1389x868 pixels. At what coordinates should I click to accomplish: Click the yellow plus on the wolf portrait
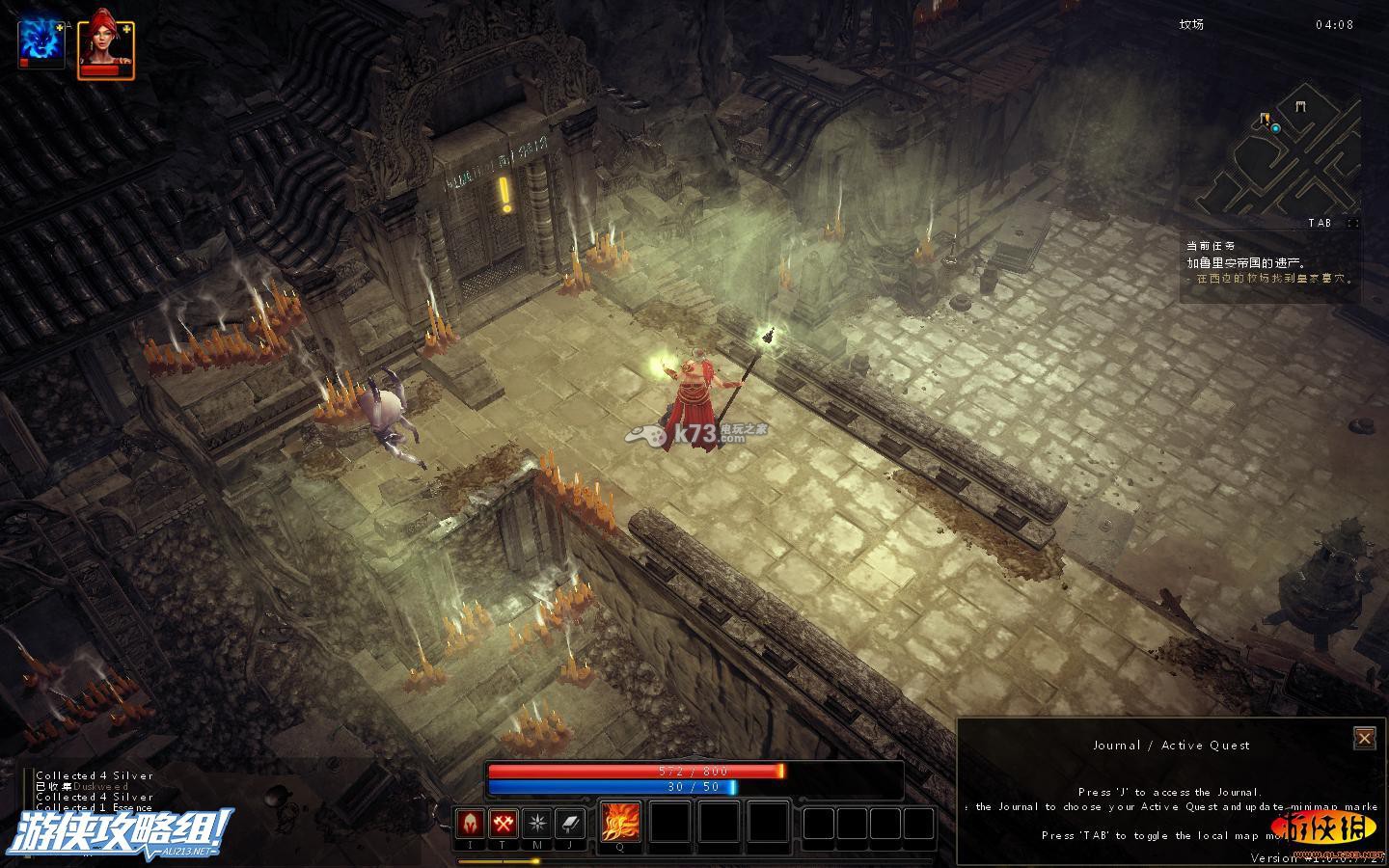[60, 28]
